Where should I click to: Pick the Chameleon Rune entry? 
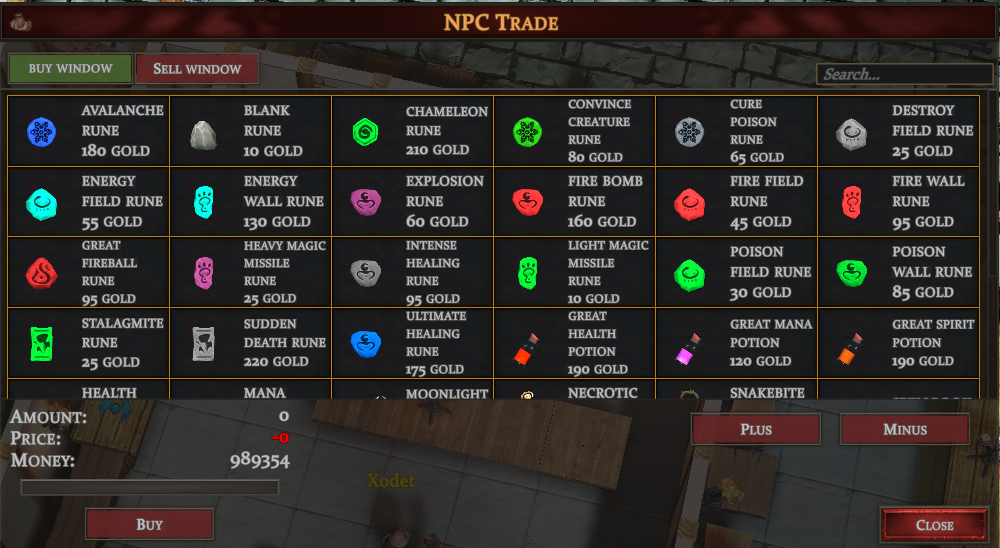tap(412, 131)
